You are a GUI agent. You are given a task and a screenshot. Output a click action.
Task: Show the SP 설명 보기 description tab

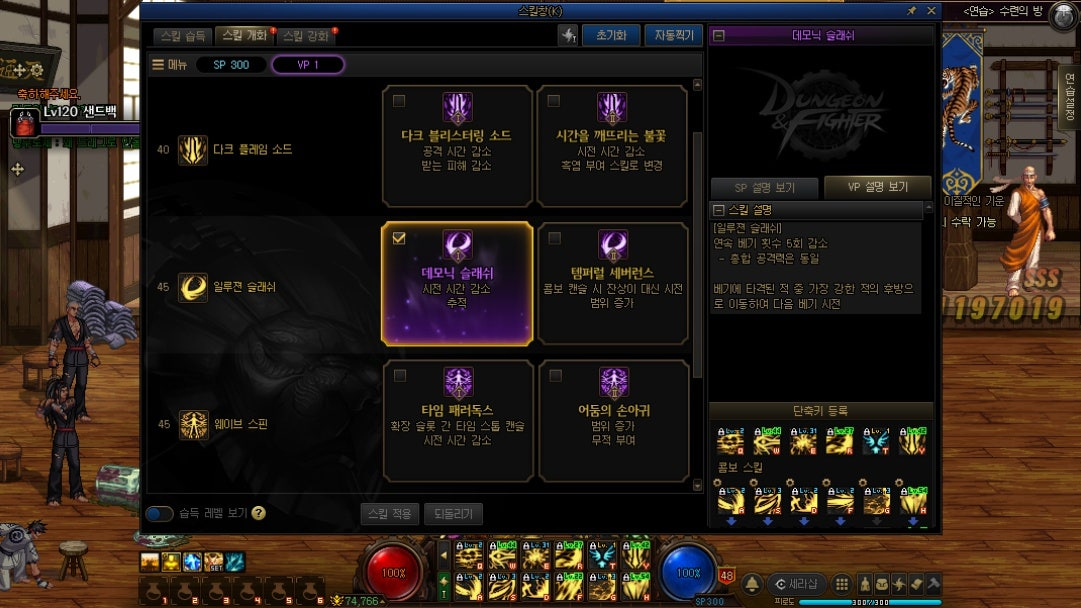click(764, 187)
